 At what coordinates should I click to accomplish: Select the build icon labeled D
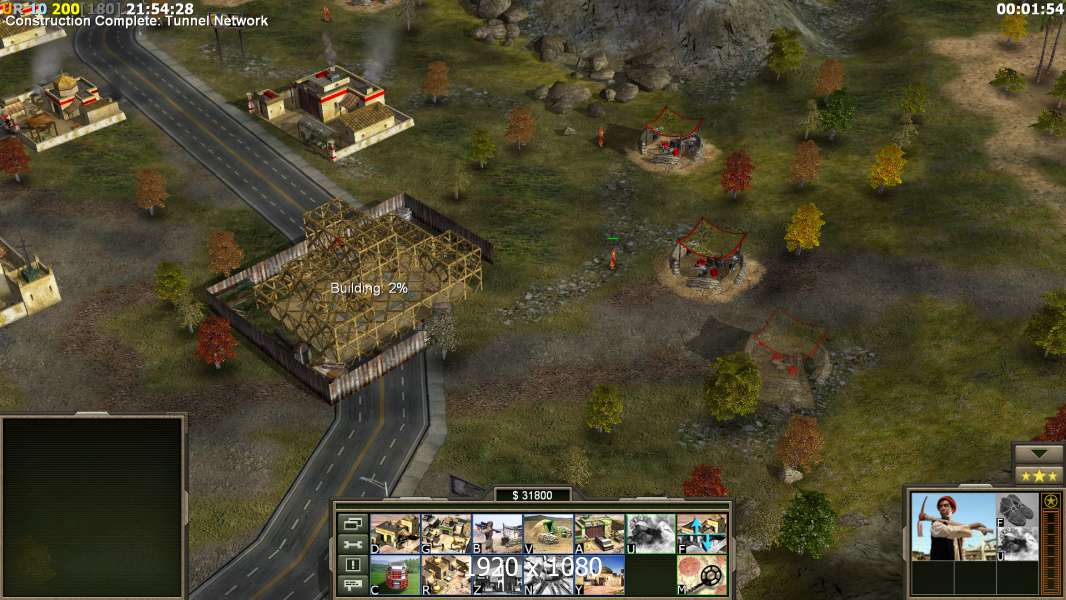pyautogui.click(x=395, y=534)
